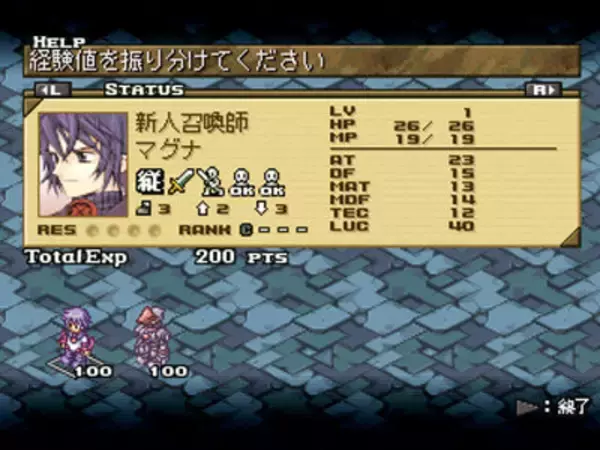Click Magna's character portrait

[82, 156]
